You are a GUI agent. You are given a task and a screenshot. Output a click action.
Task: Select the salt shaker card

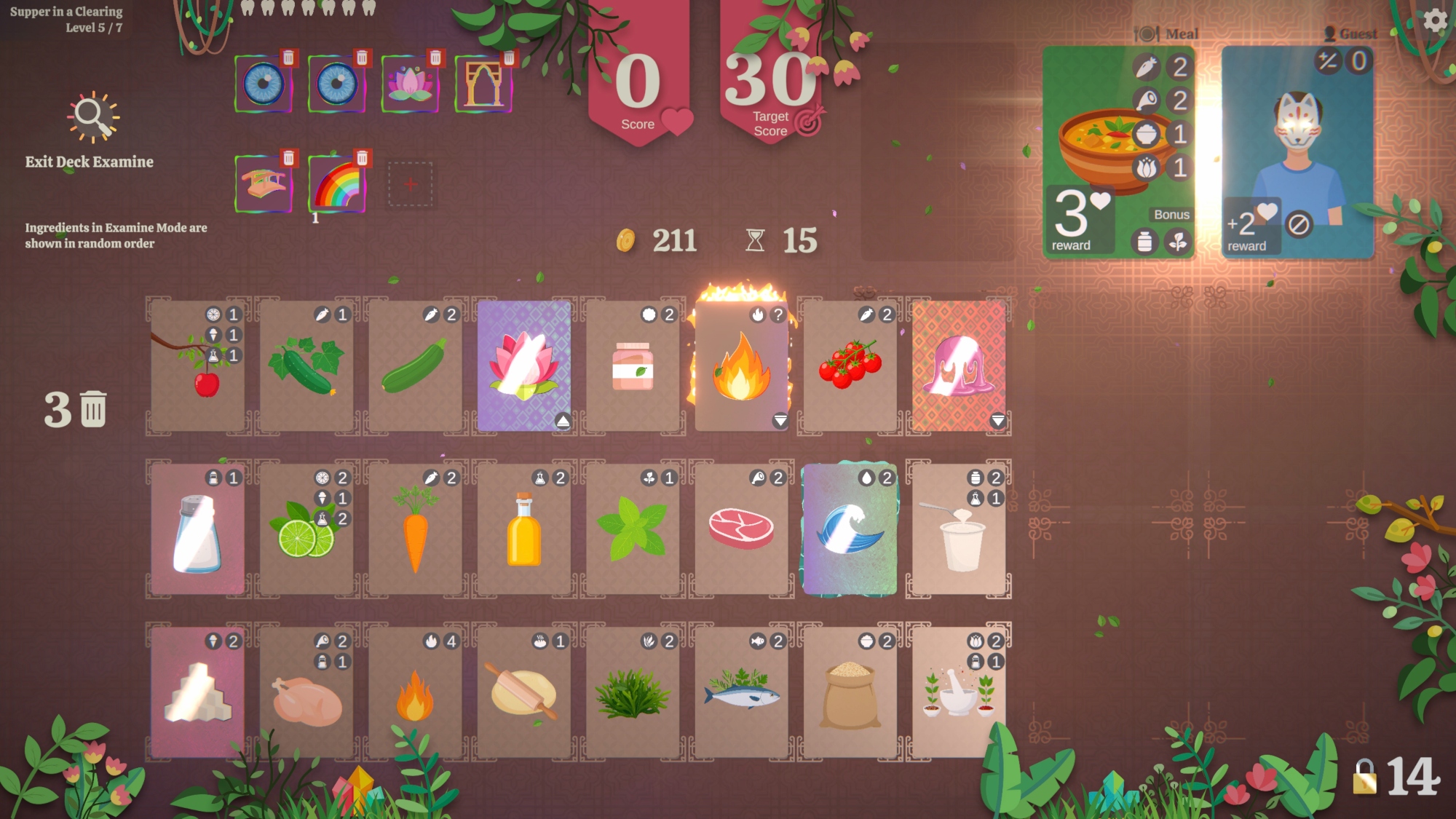197,529
